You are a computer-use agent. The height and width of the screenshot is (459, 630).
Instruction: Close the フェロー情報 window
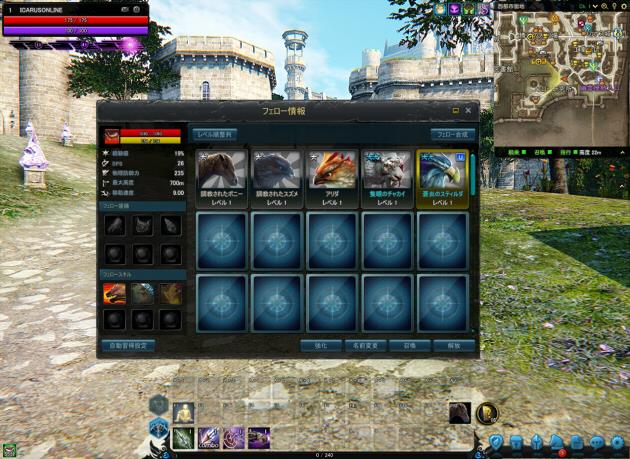click(x=470, y=110)
